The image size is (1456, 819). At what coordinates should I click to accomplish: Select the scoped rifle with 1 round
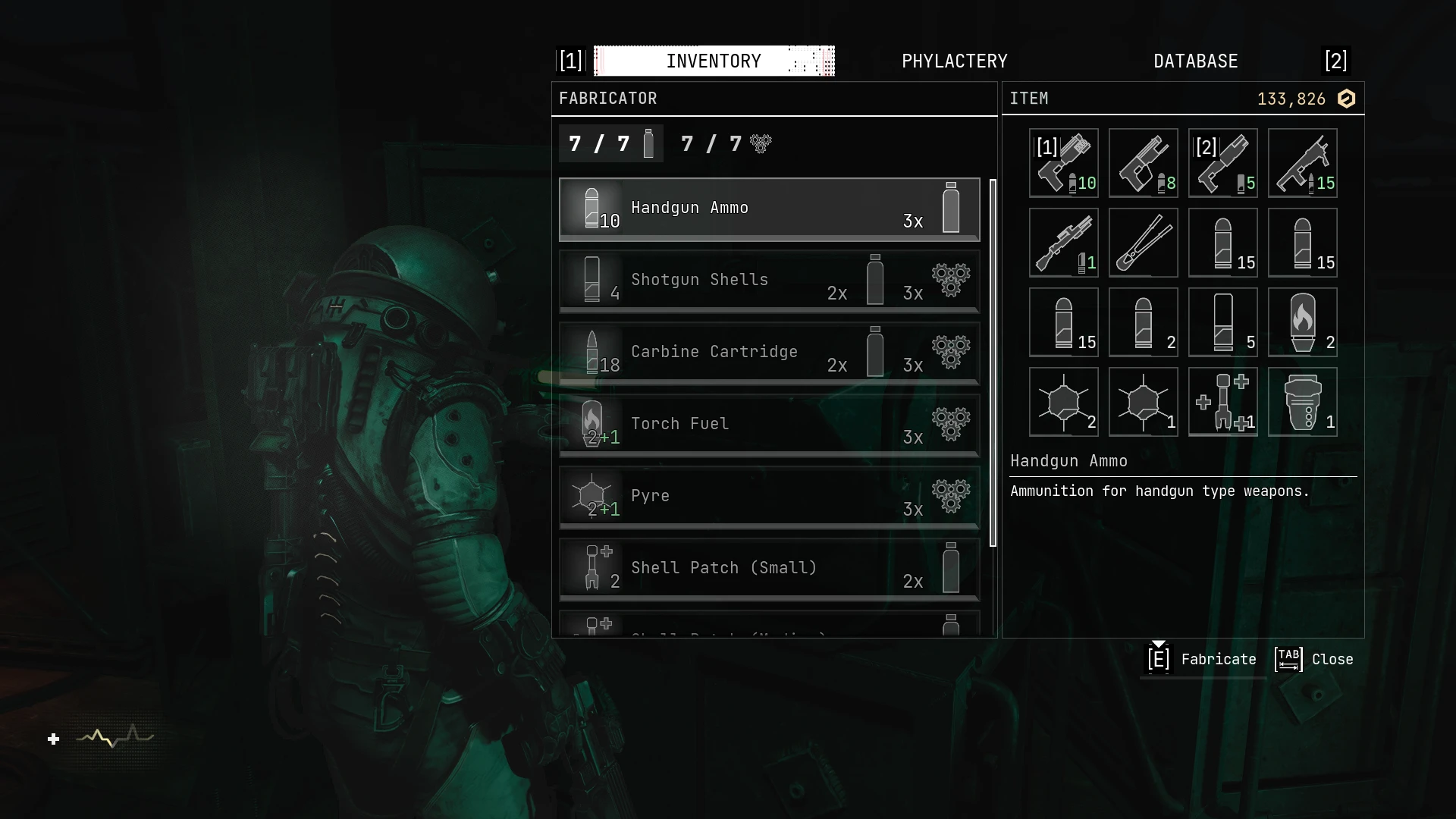pos(1063,243)
